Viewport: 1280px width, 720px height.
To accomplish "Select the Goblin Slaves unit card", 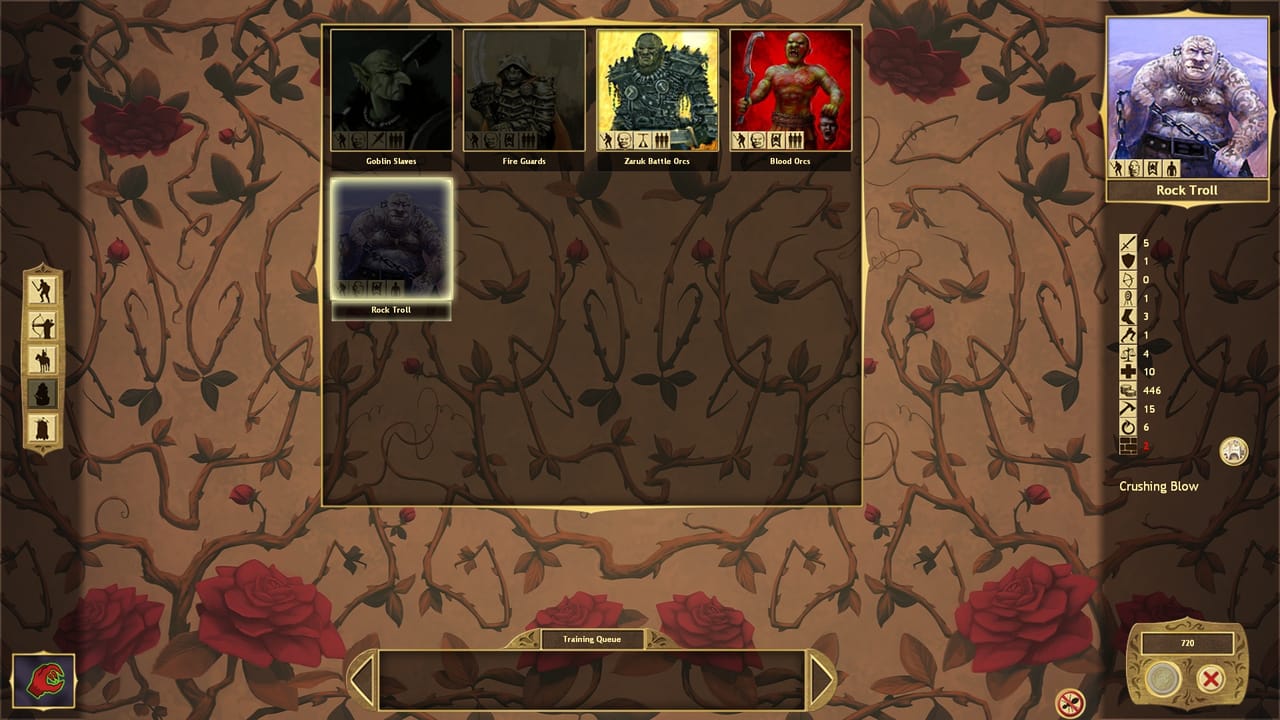I will 392,90.
